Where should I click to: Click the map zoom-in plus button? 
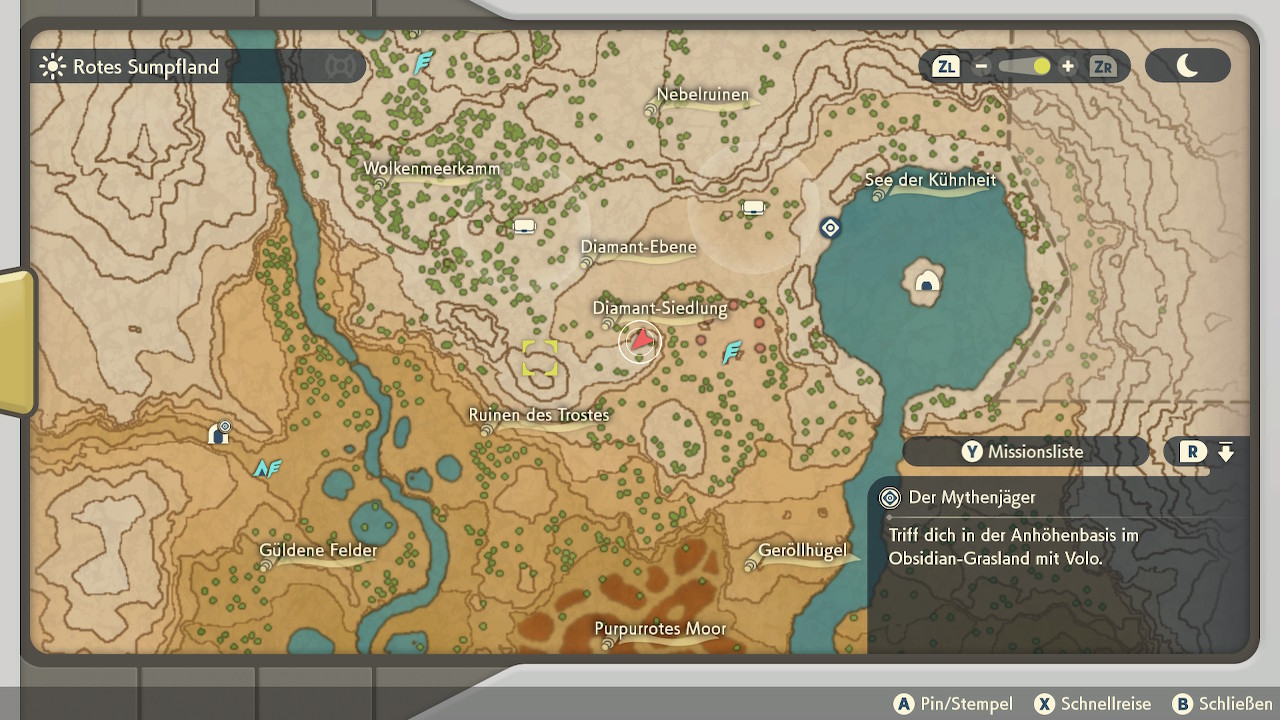[1068, 67]
